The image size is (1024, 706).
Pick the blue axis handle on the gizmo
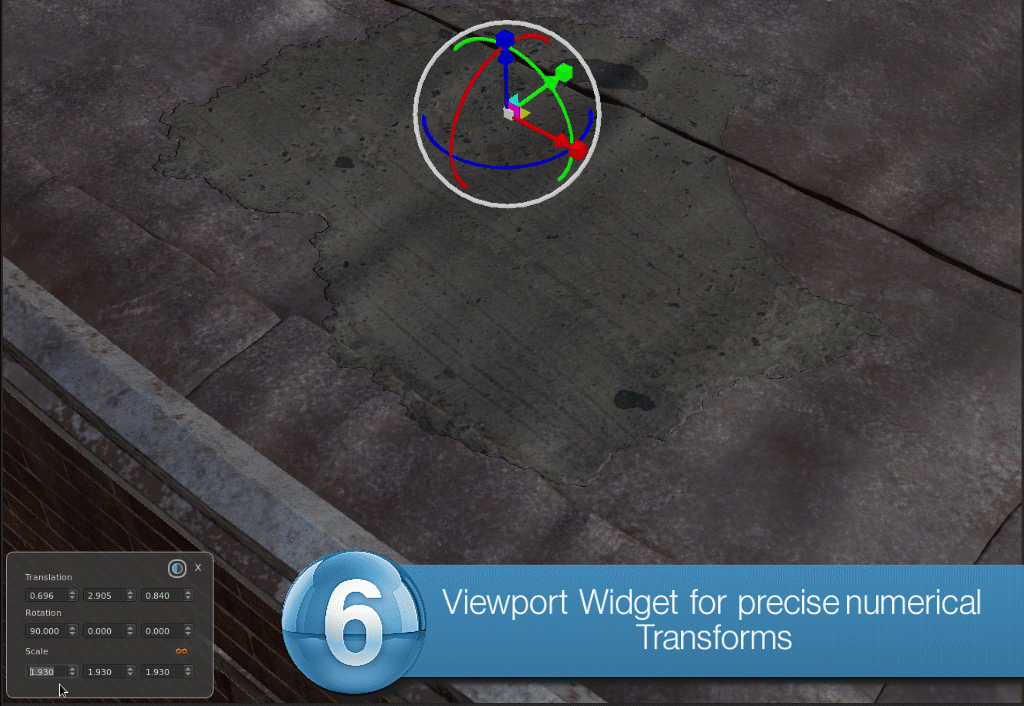505,39
